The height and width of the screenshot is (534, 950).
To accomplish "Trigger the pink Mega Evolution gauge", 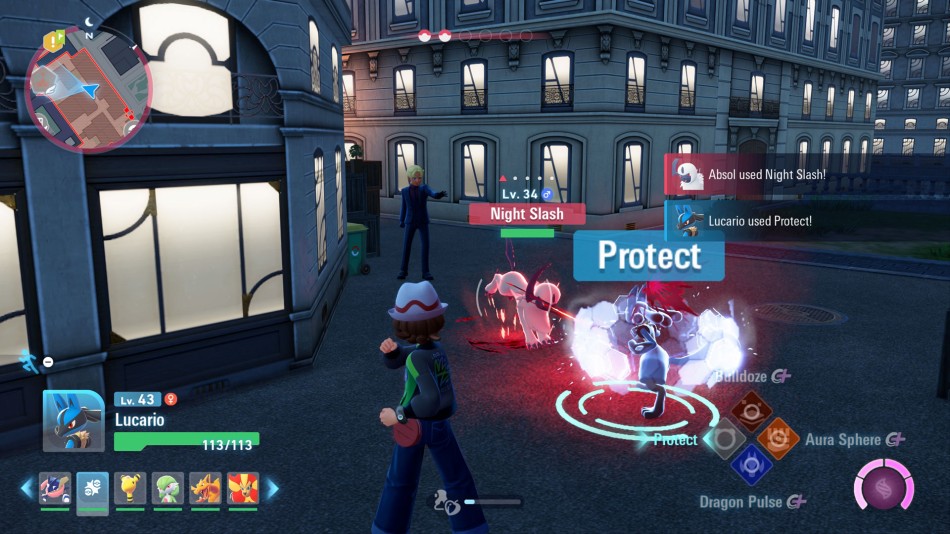I will (x=884, y=485).
